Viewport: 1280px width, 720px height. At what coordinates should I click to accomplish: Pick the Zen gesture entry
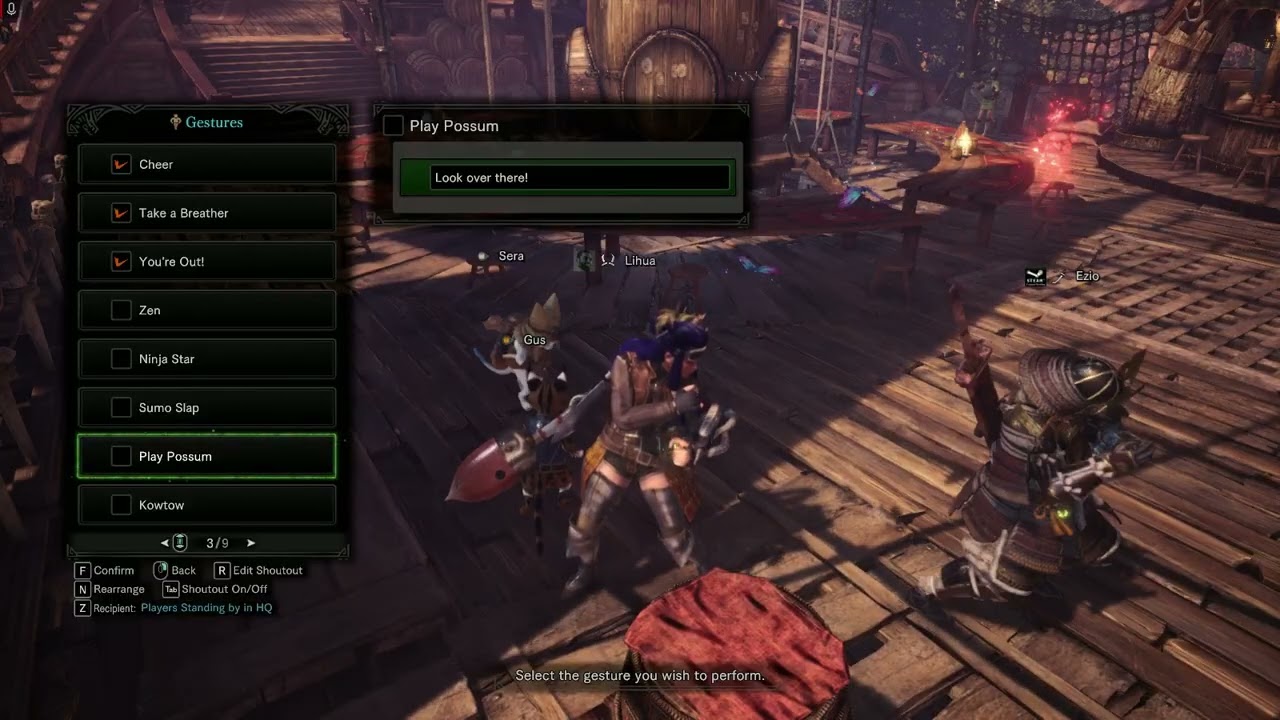point(206,310)
